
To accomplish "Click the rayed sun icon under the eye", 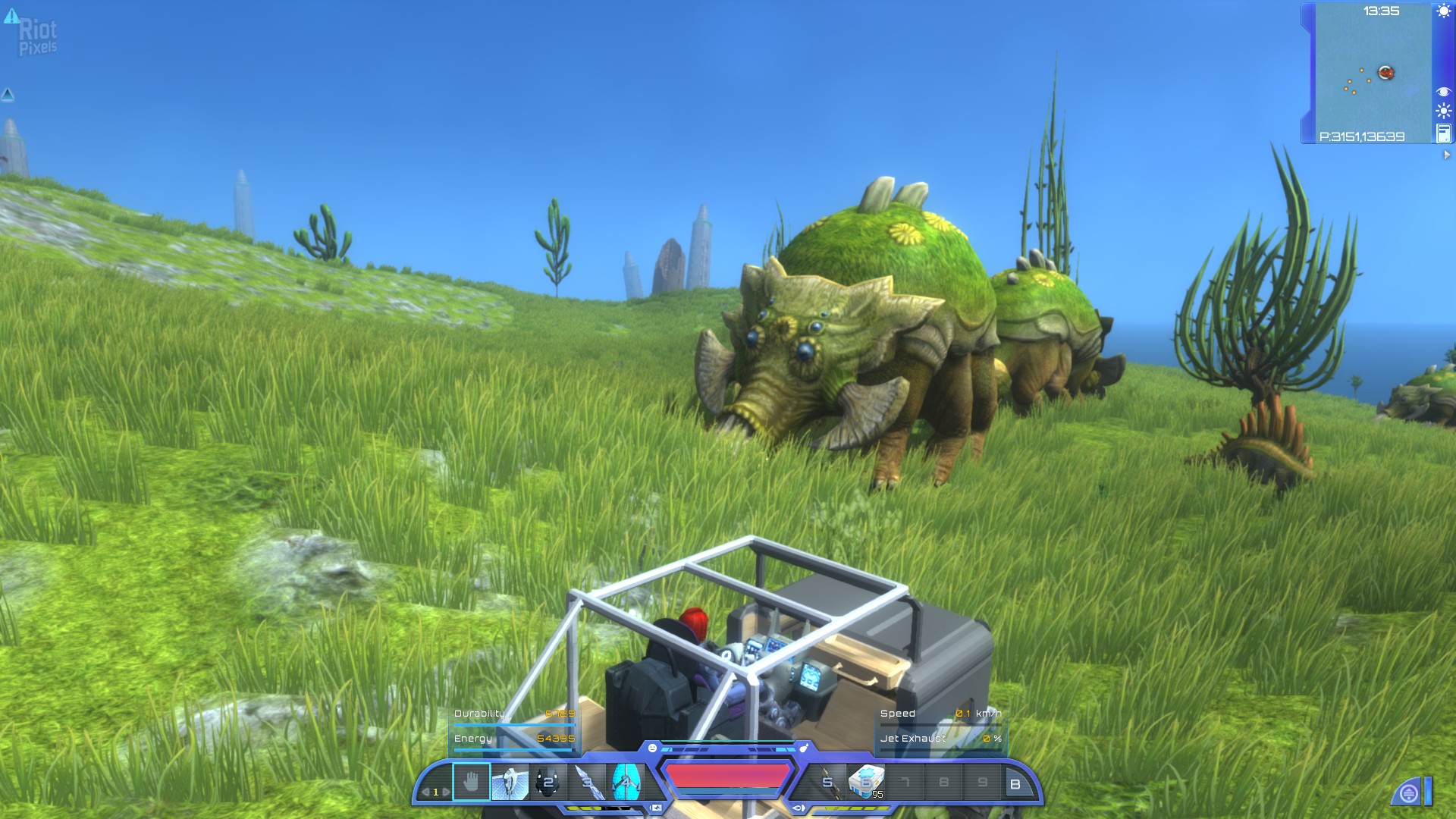I will tap(1443, 111).
